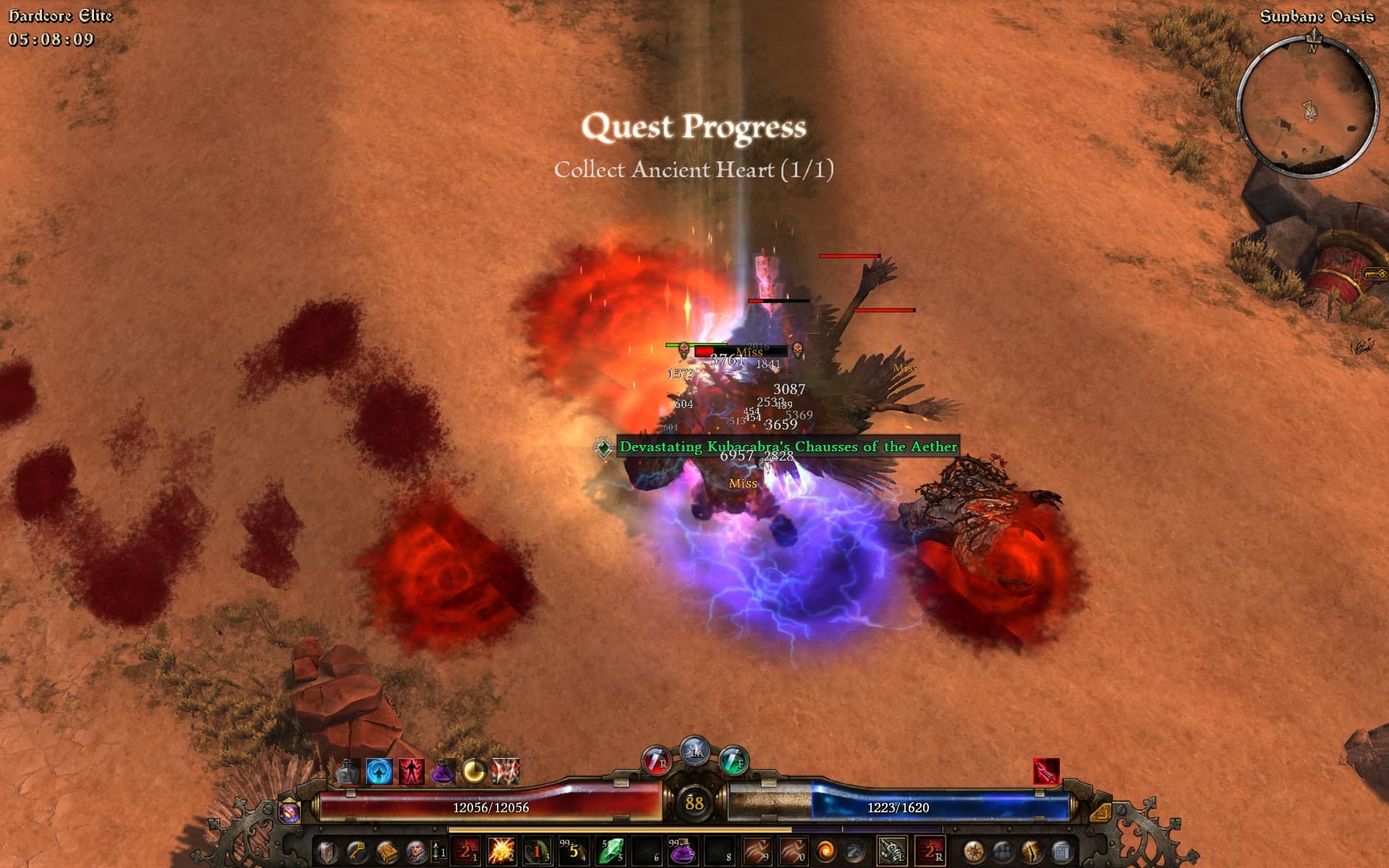Open the quest journal book
Viewport: 1389px width, 868px height.
[x=386, y=851]
